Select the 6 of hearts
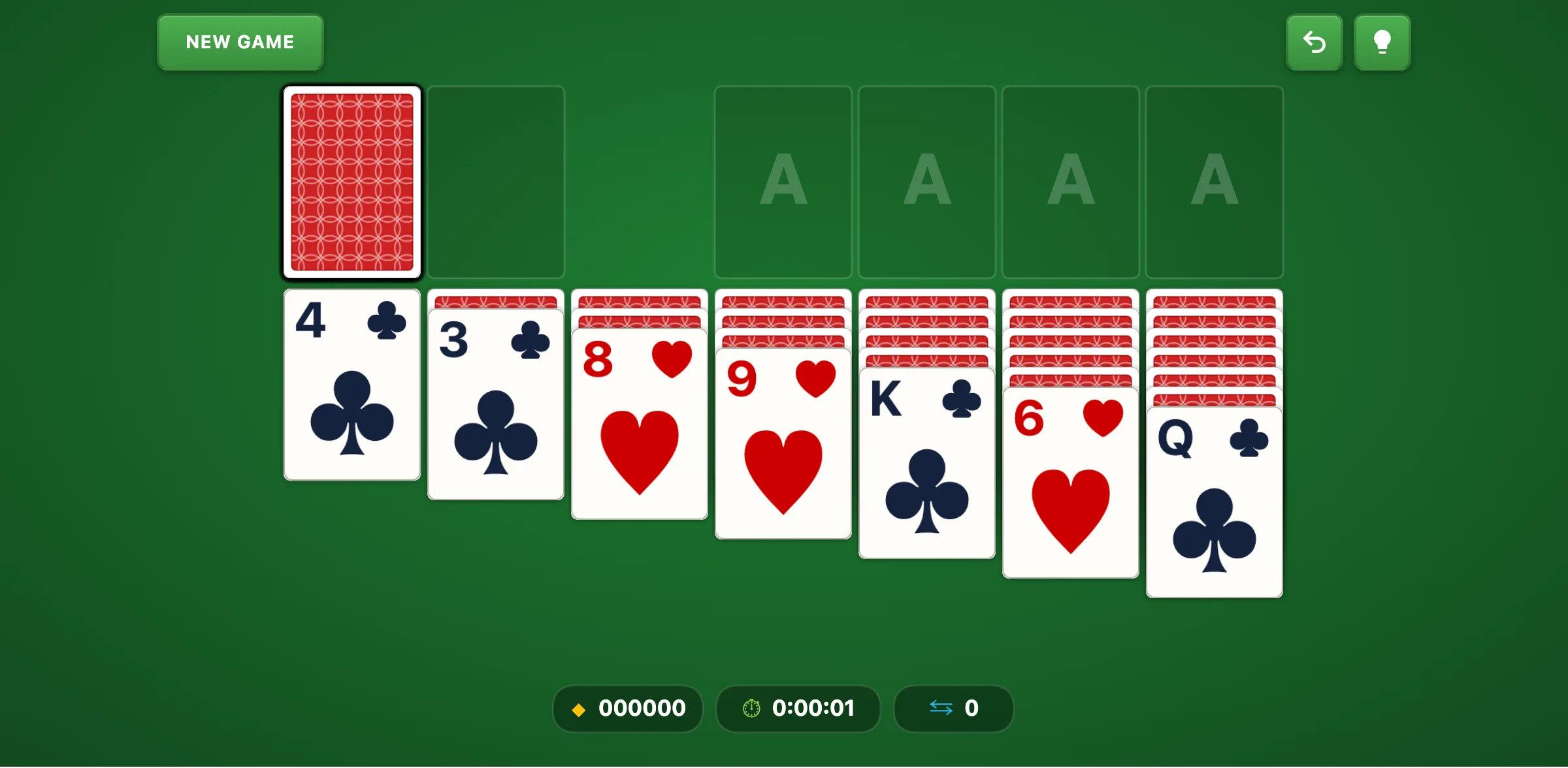 coord(1070,483)
